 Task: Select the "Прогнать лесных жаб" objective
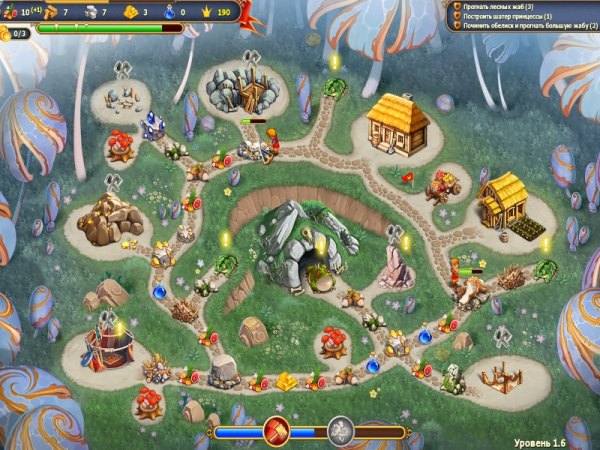coord(500,6)
